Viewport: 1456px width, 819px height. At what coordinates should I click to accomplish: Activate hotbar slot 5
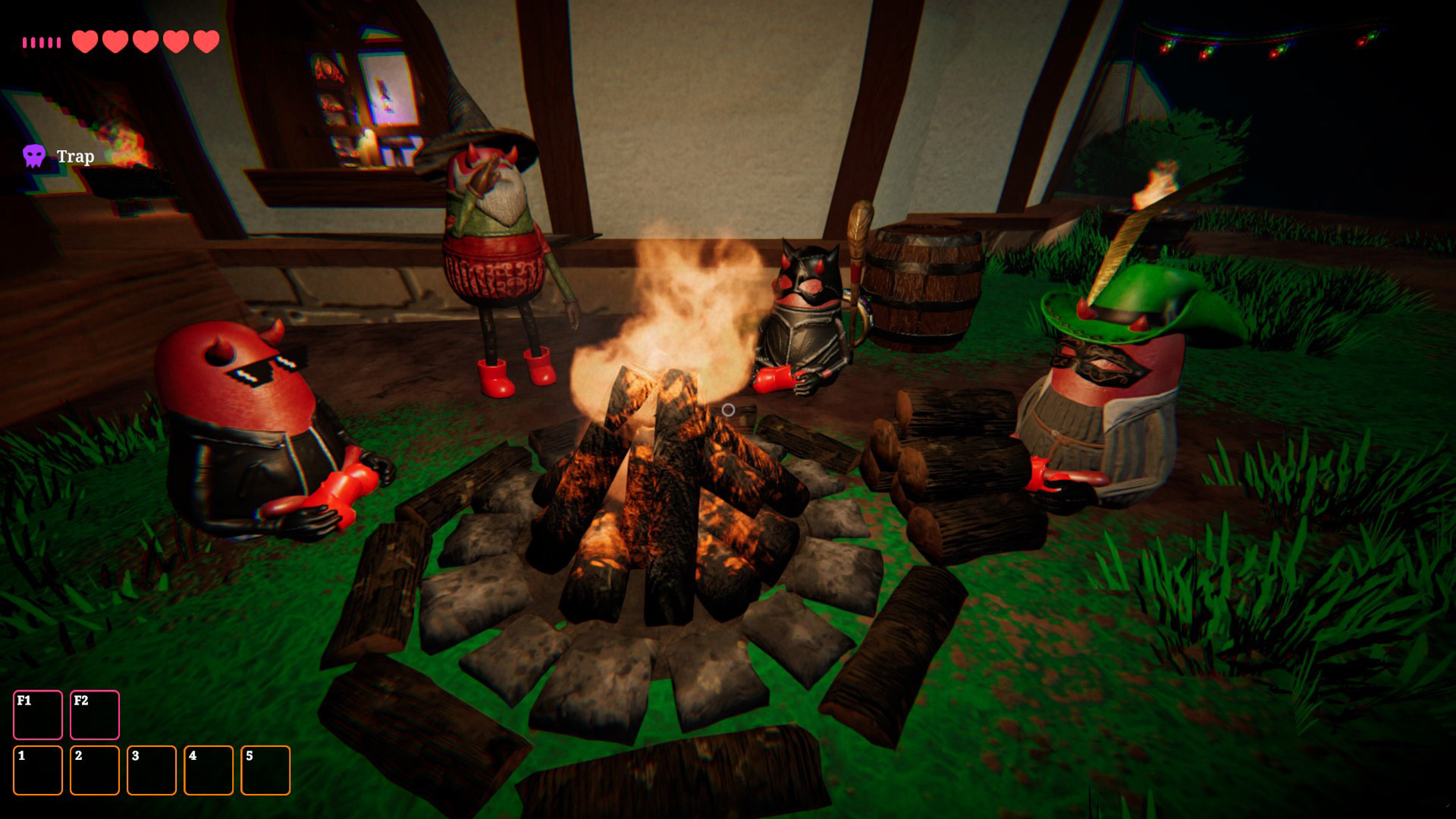[x=265, y=770]
